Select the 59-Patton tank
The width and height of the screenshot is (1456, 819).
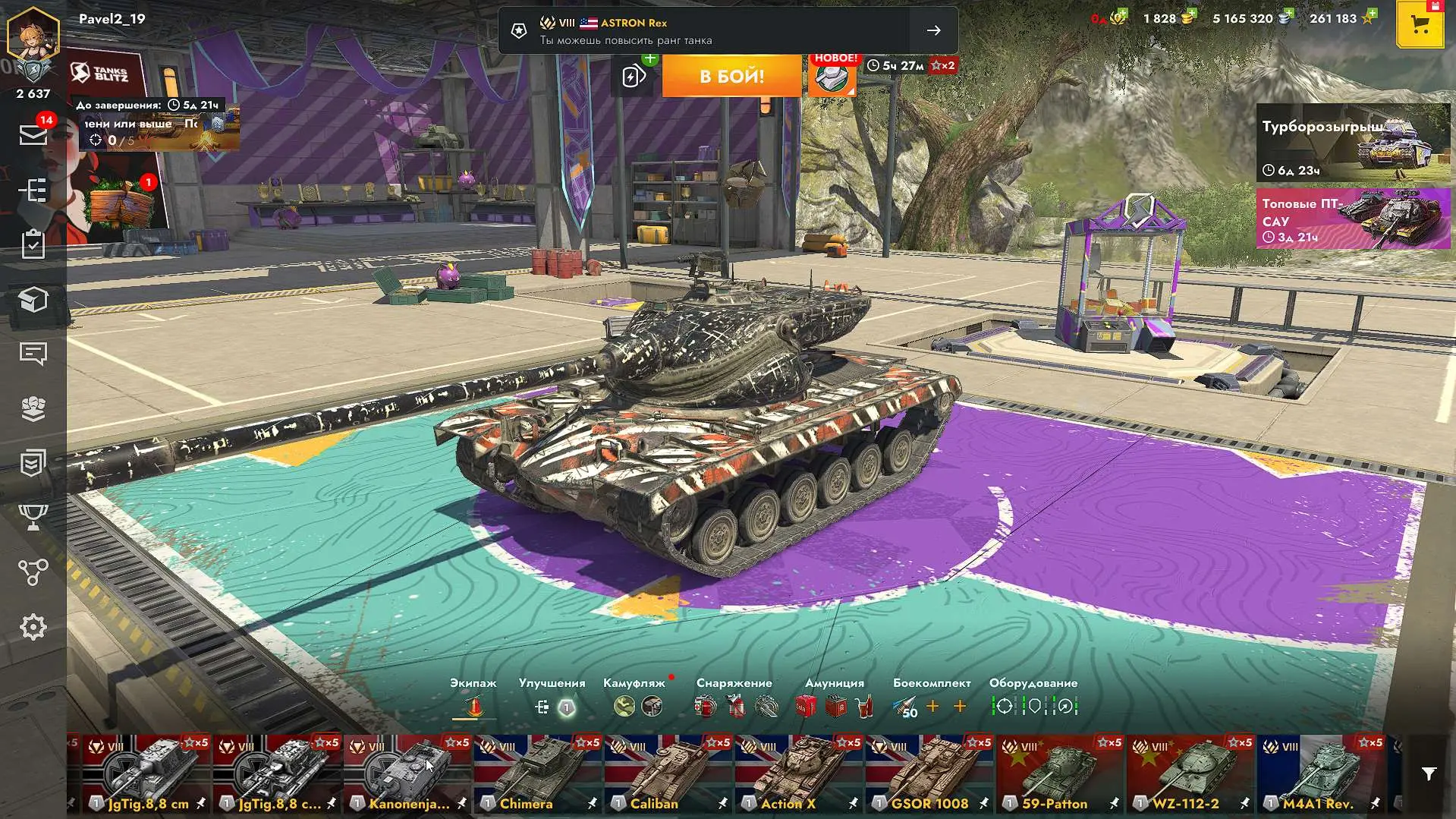(1060, 773)
